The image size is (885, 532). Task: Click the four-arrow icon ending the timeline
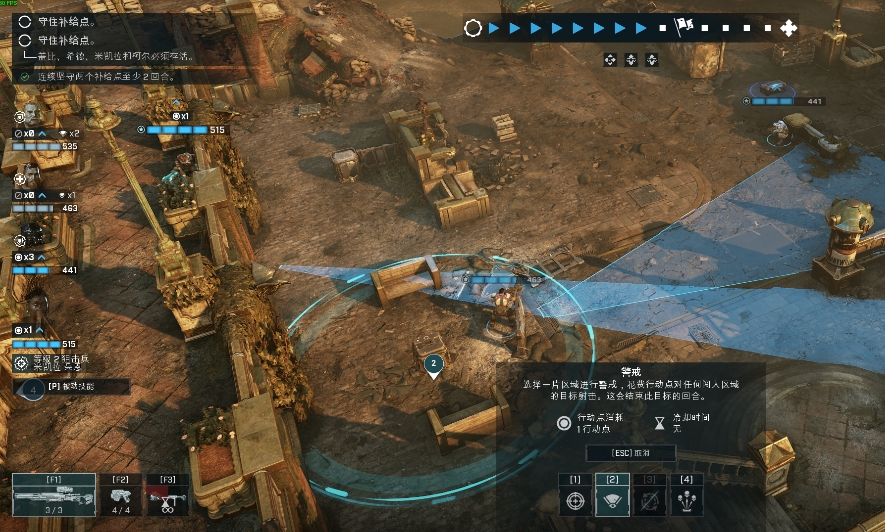(788, 28)
